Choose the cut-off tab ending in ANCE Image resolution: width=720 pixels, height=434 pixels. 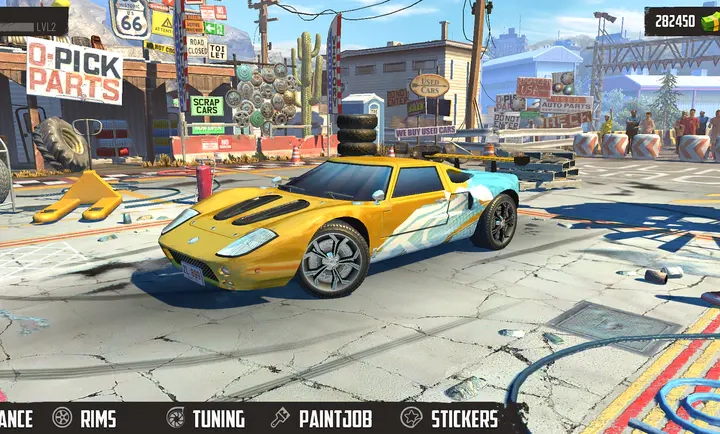pos(16,418)
